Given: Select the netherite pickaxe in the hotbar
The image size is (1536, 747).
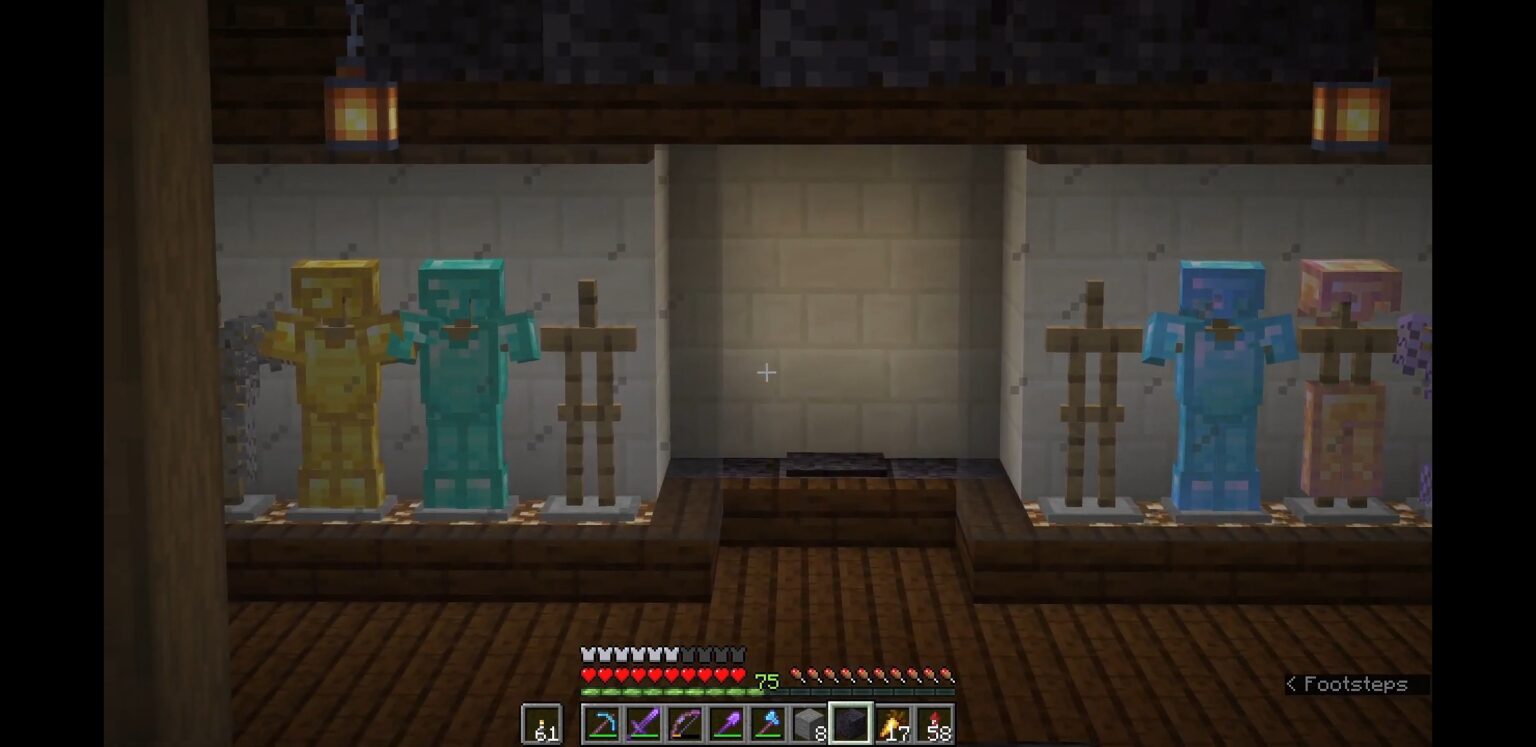Looking at the screenshot, I should [604, 722].
